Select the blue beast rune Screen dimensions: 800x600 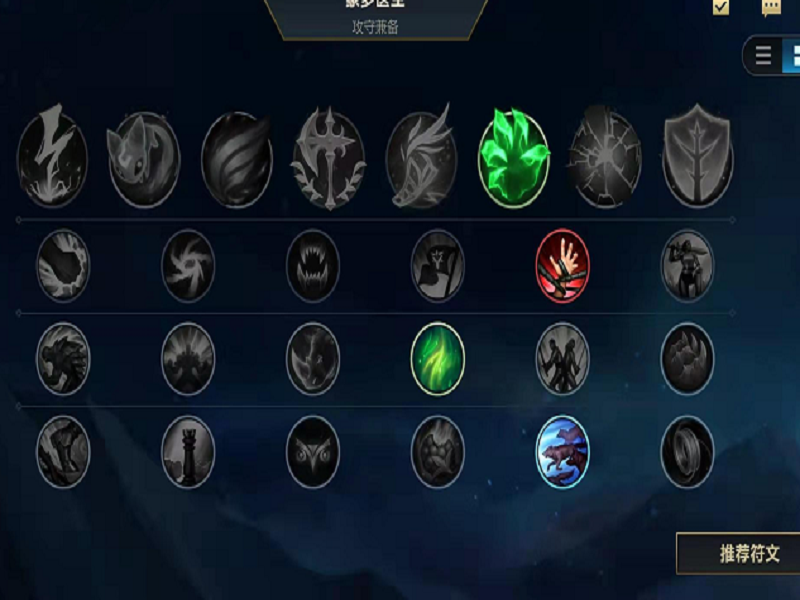tap(563, 452)
